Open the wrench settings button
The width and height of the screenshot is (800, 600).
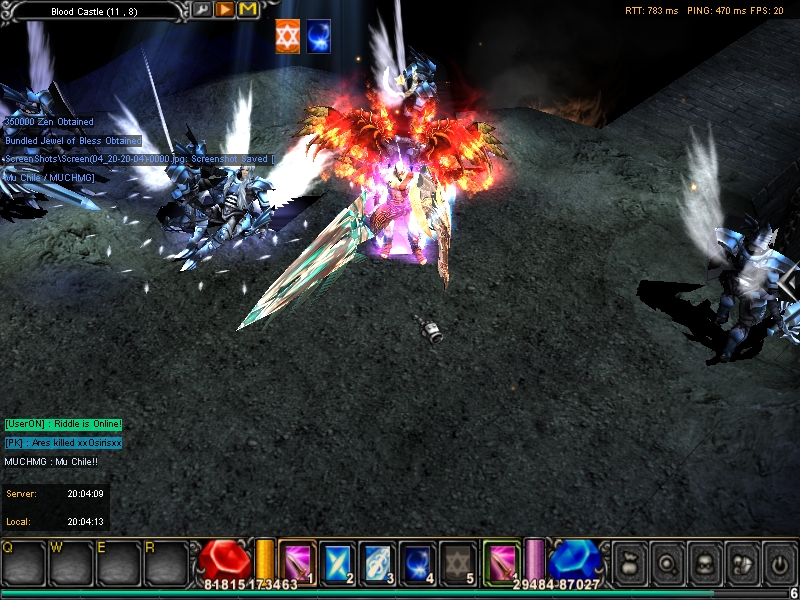(x=203, y=10)
